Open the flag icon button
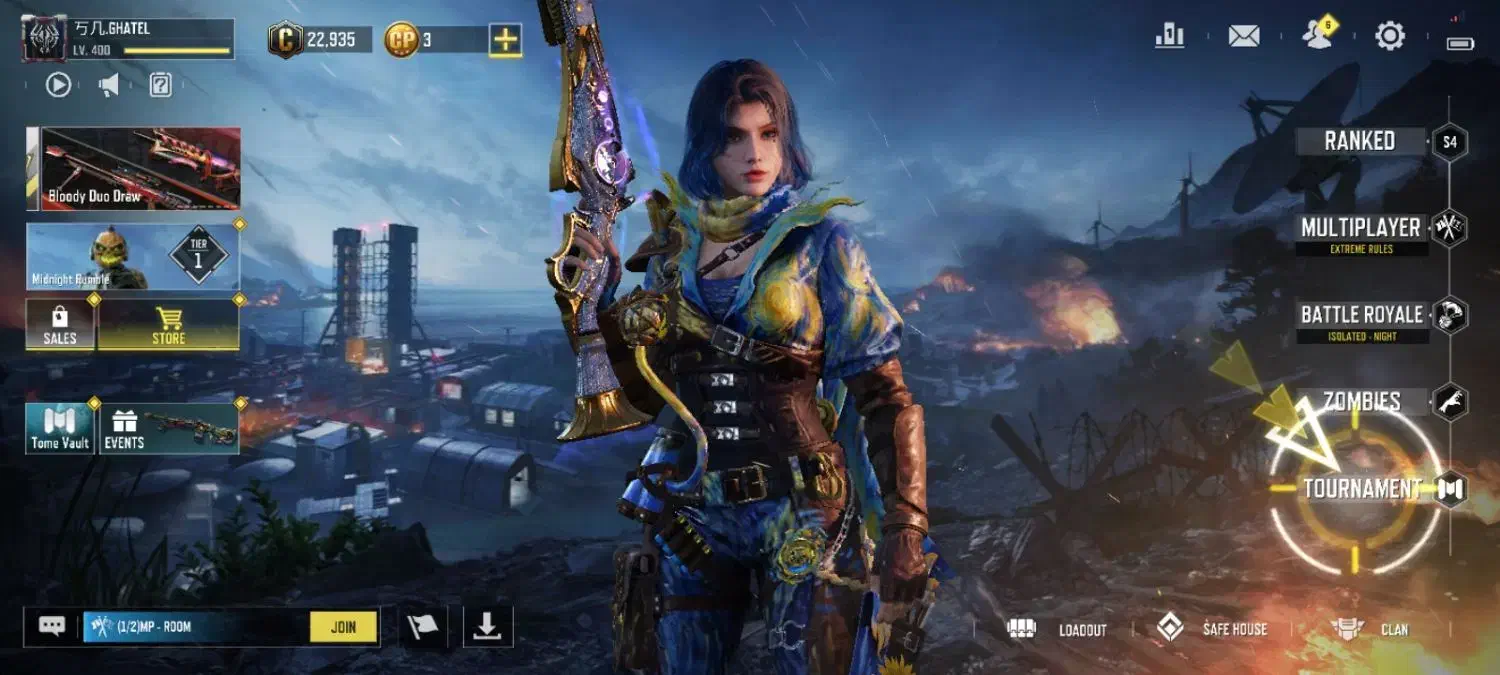The height and width of the screenshot is (675, 1500). click(x=422, y=627)
